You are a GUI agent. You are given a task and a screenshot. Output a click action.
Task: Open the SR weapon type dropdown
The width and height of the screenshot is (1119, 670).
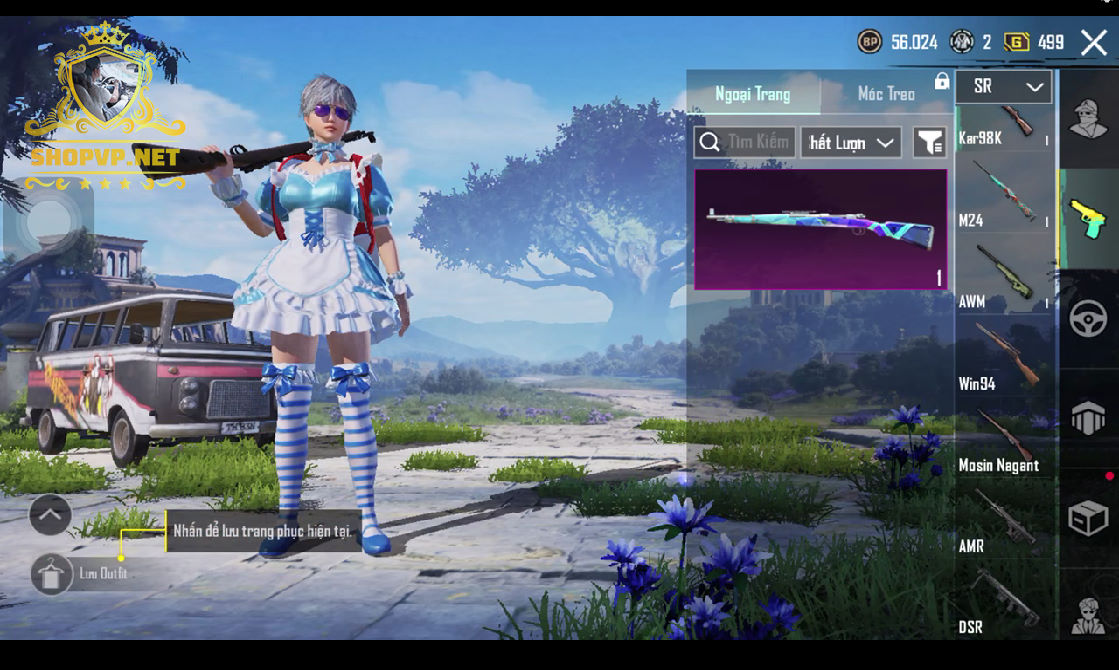pos(1004,87)
